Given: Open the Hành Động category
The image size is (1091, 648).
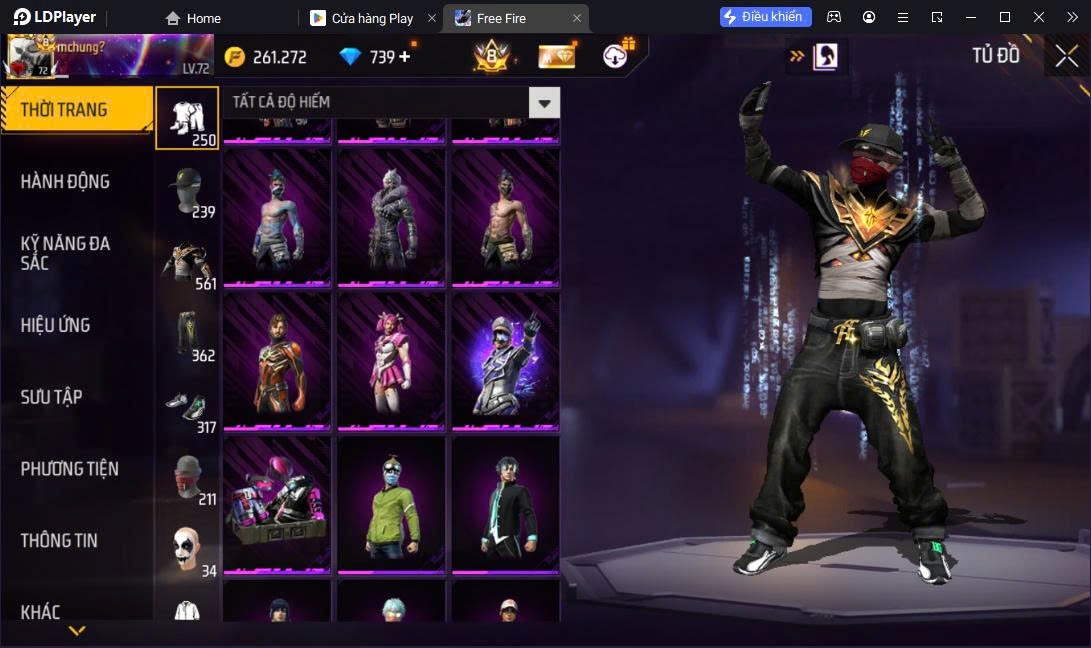Looking at the screenshot, I should point(66,182).
